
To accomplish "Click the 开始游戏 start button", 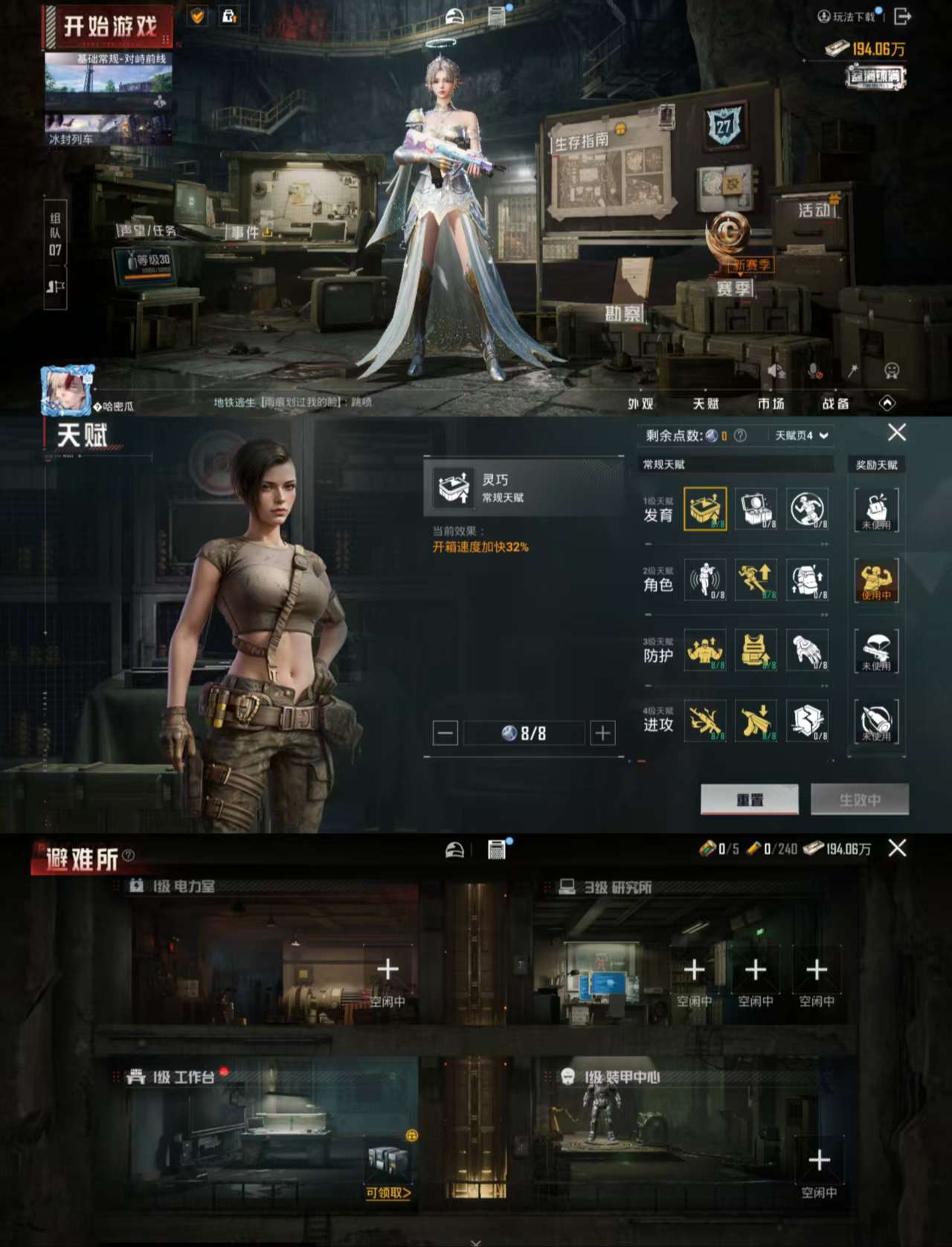I will [112, 27].
